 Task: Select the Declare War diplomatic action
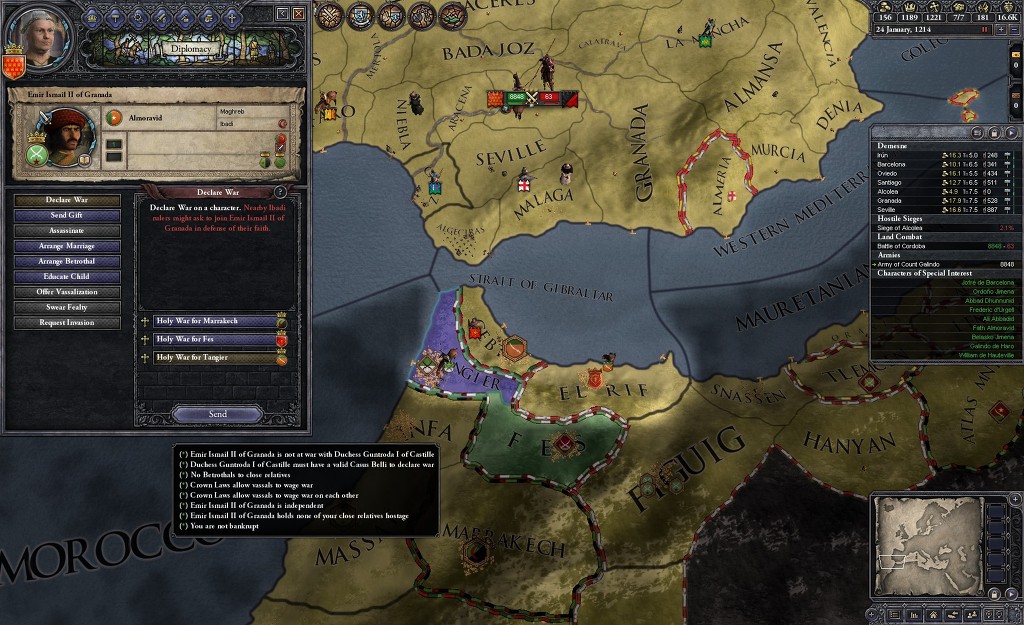pos(67,200)
